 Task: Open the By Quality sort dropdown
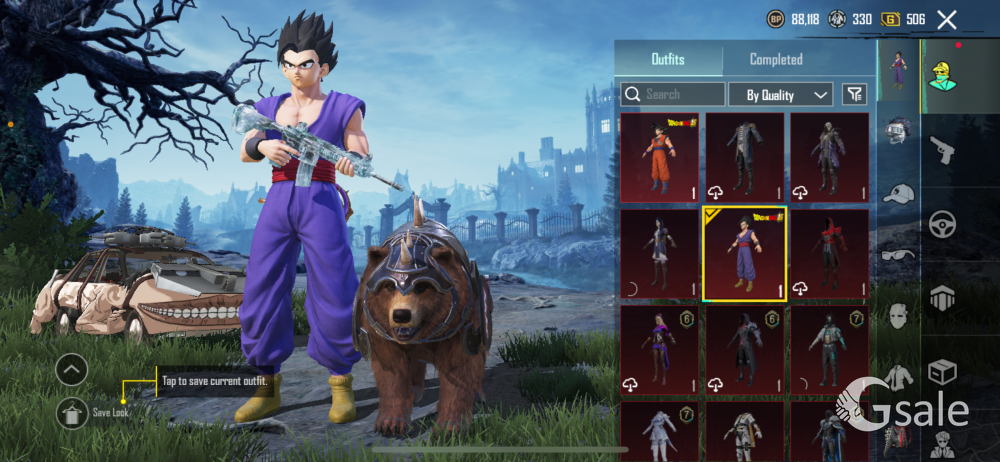(789, 95)
